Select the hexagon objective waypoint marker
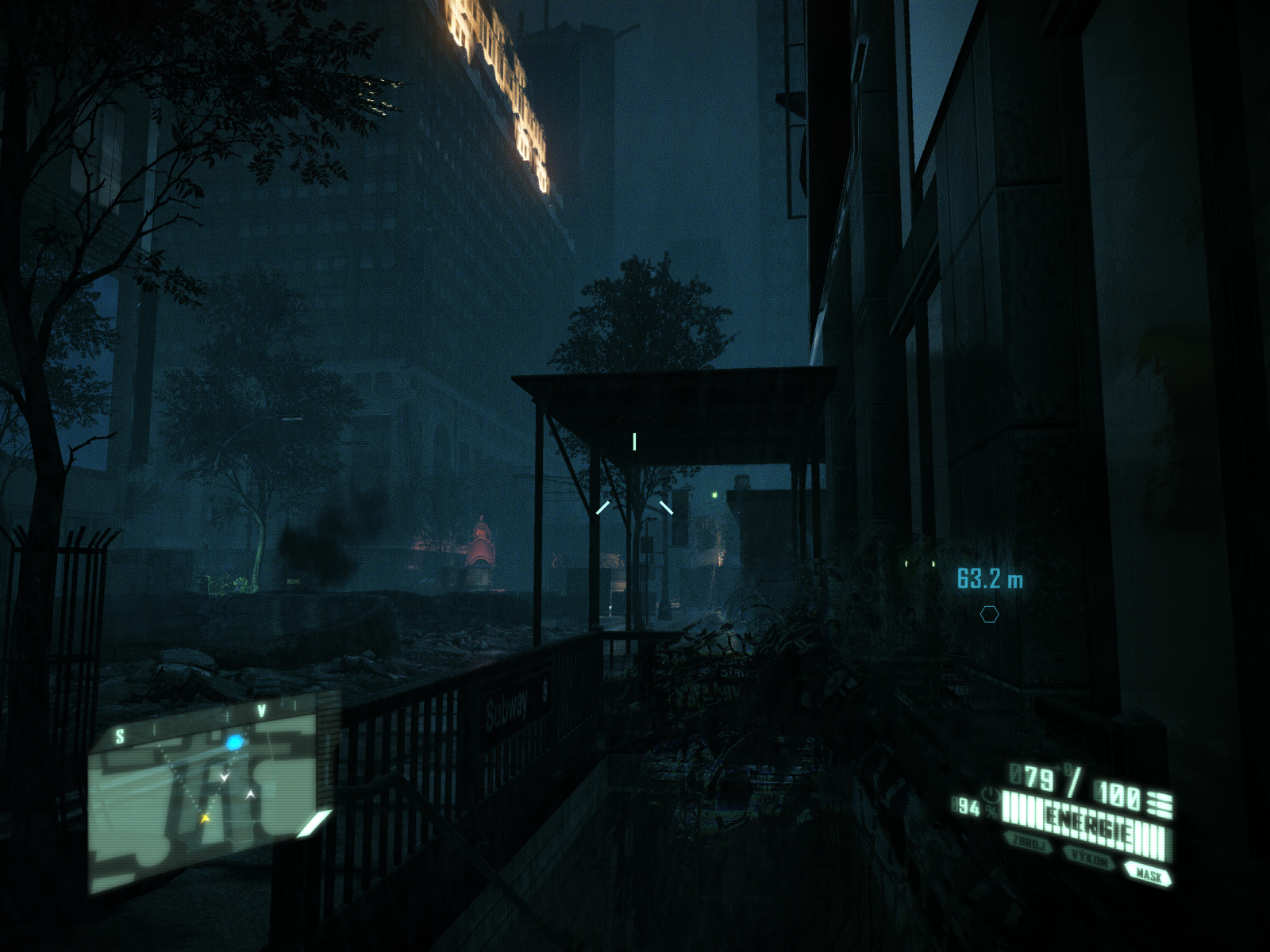Image resolution: width=1270 pixels, height=952 pixels. (x=989, y=614)
